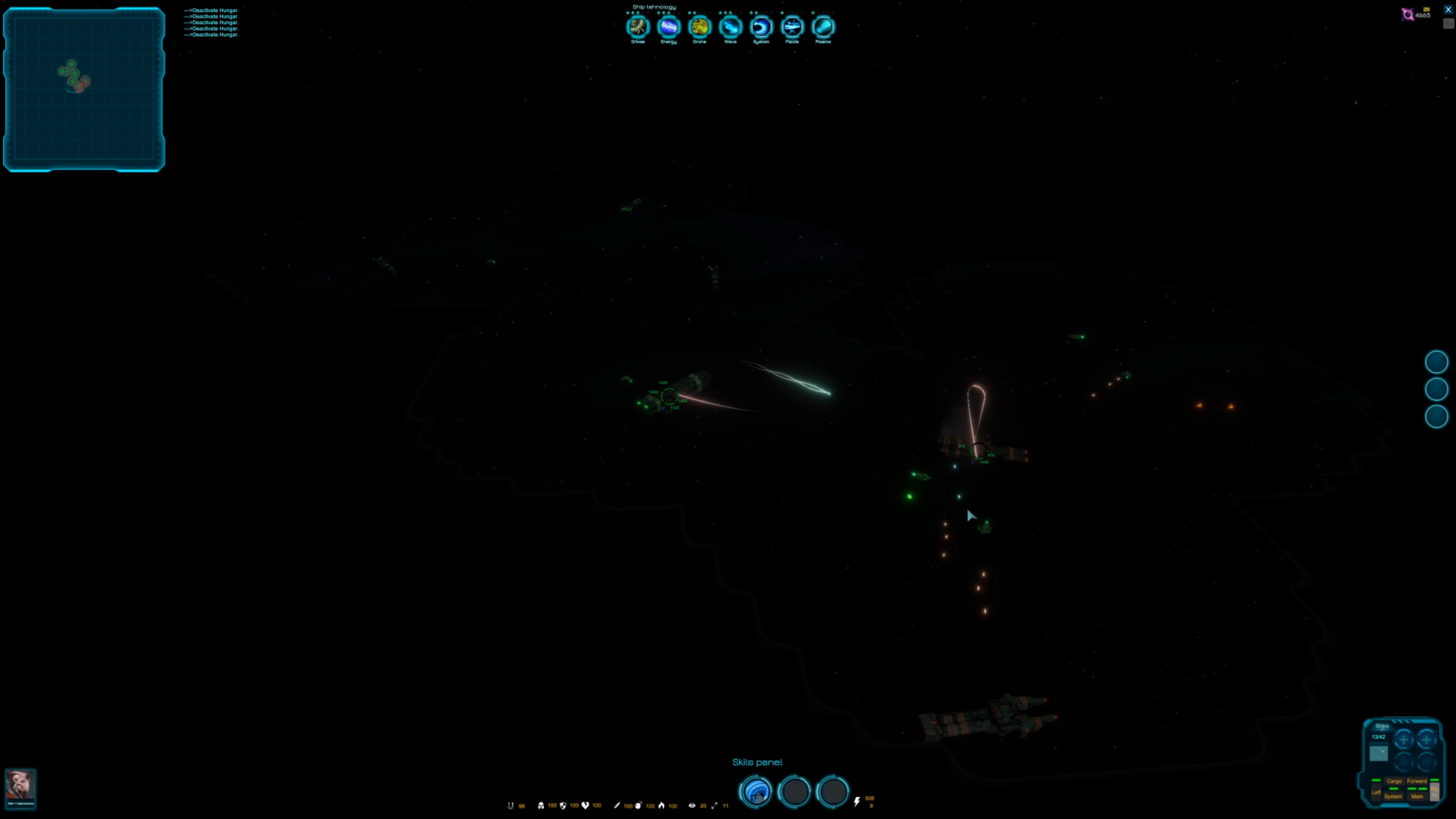The width and height of the screenshot is (1456, 819).
Task: Open the System ship technology
Action: (761, 27)
